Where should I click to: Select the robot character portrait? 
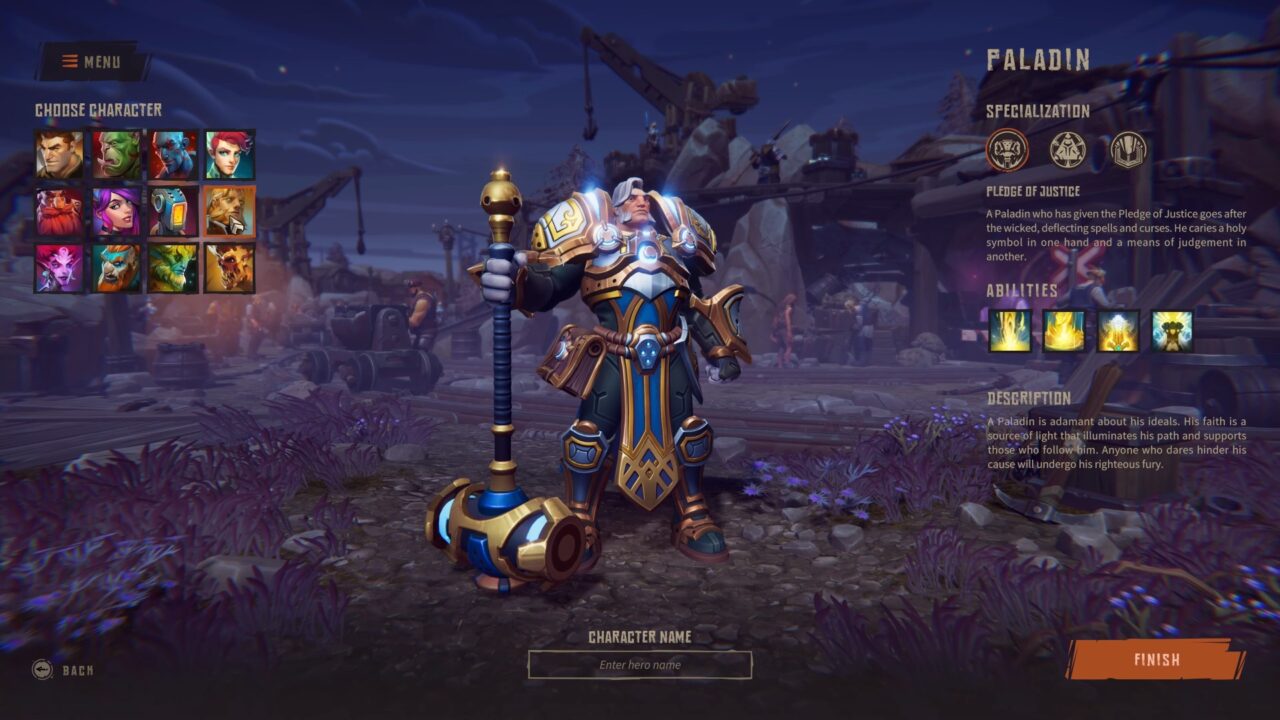coord(173,211)
